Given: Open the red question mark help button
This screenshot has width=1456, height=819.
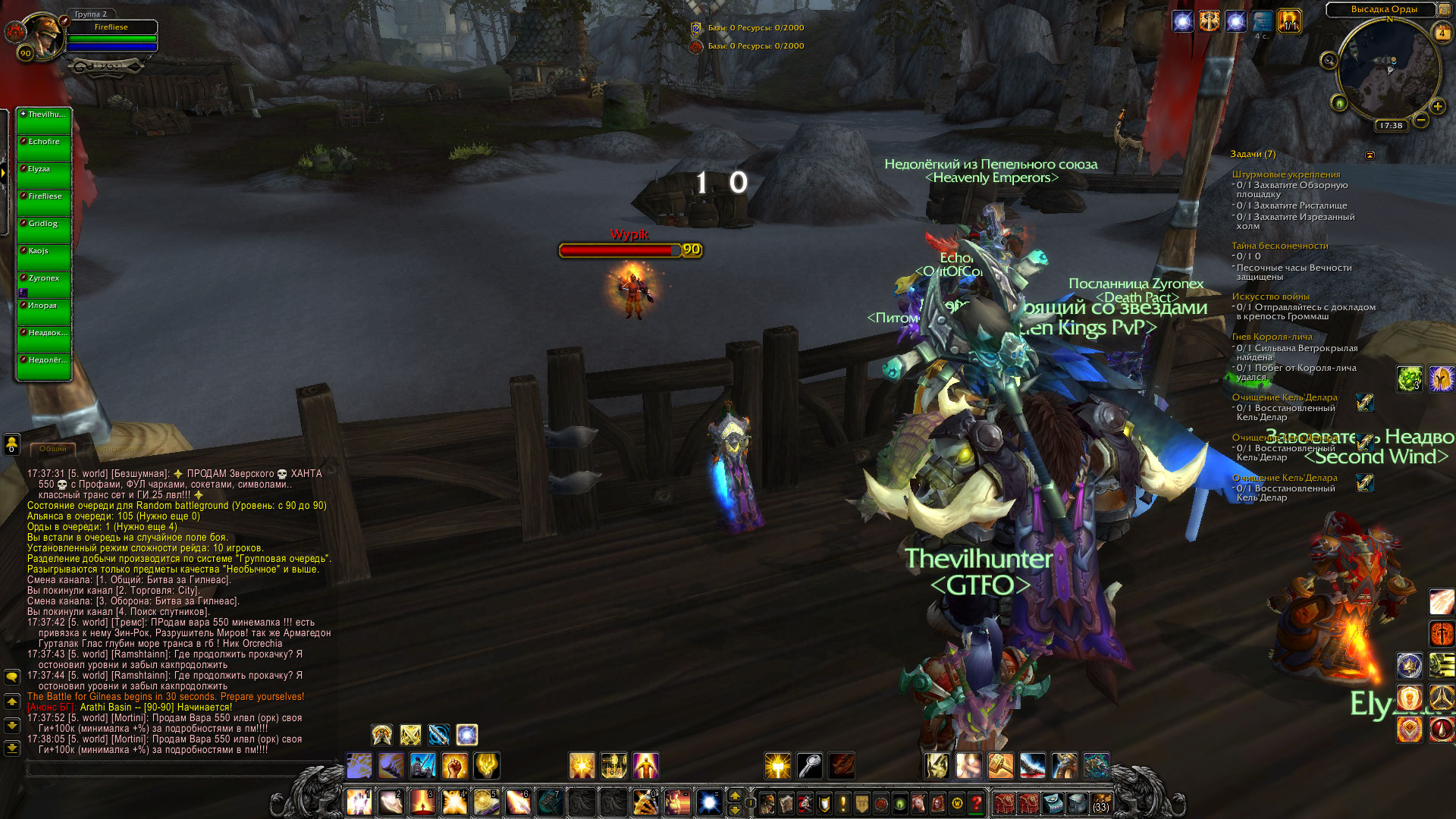Looking at the screenshot, I should 977,802.
